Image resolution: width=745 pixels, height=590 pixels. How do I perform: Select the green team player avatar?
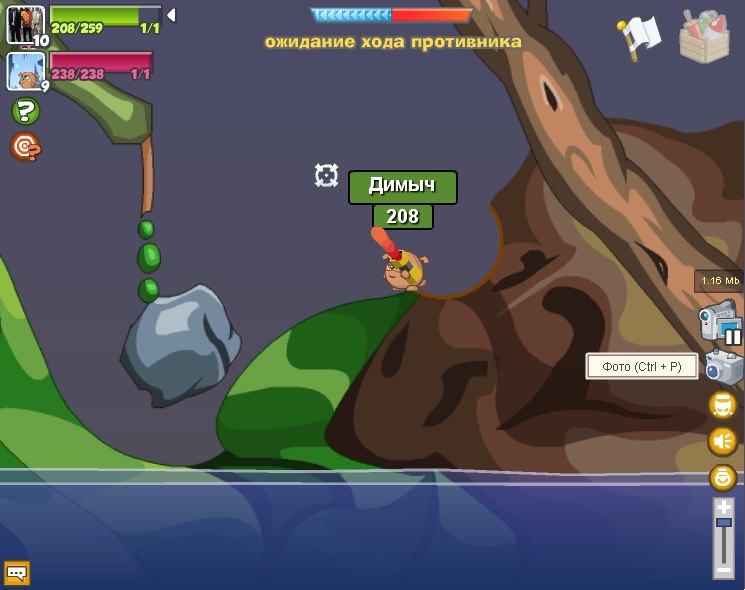(25, 24)
